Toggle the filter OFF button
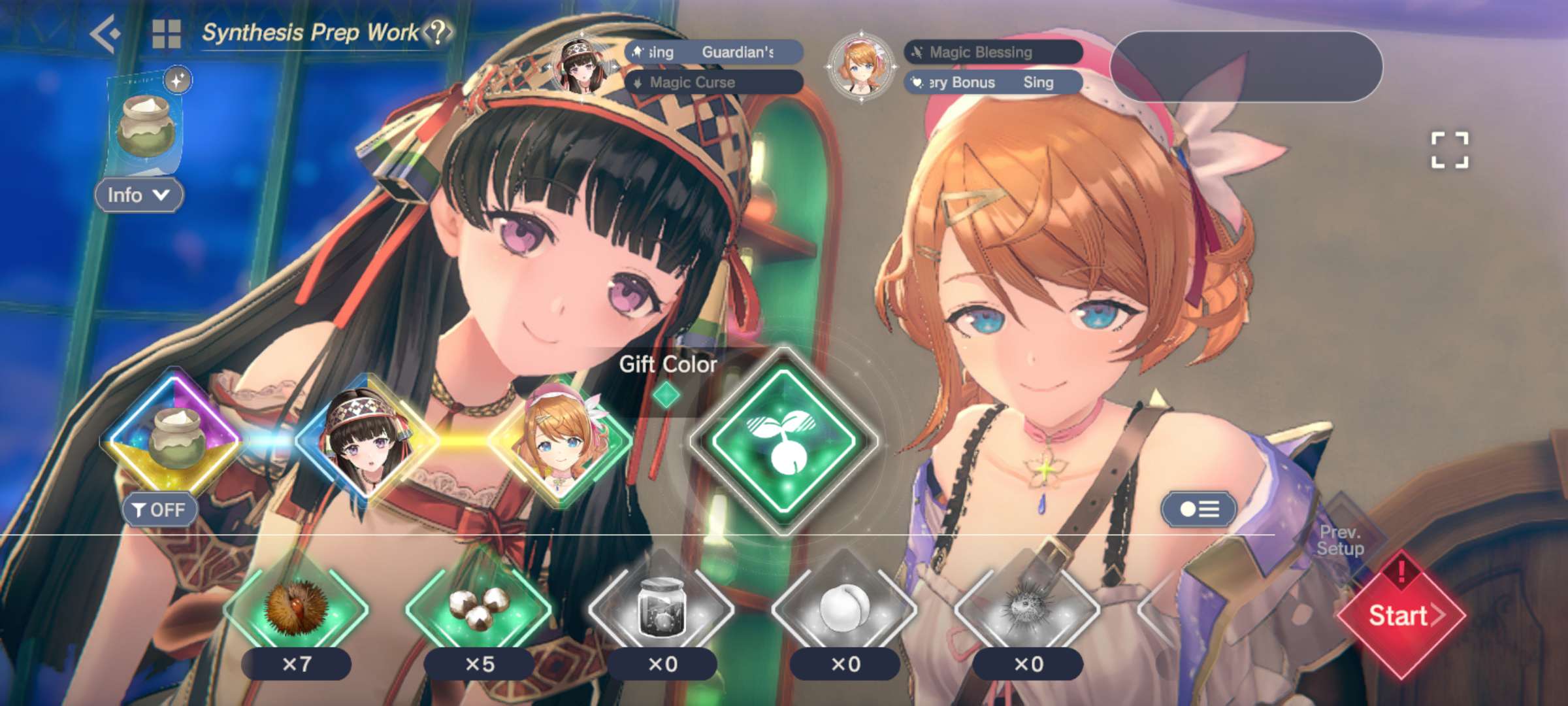This screenshot has width=1568, height=706. coord(159,510)
